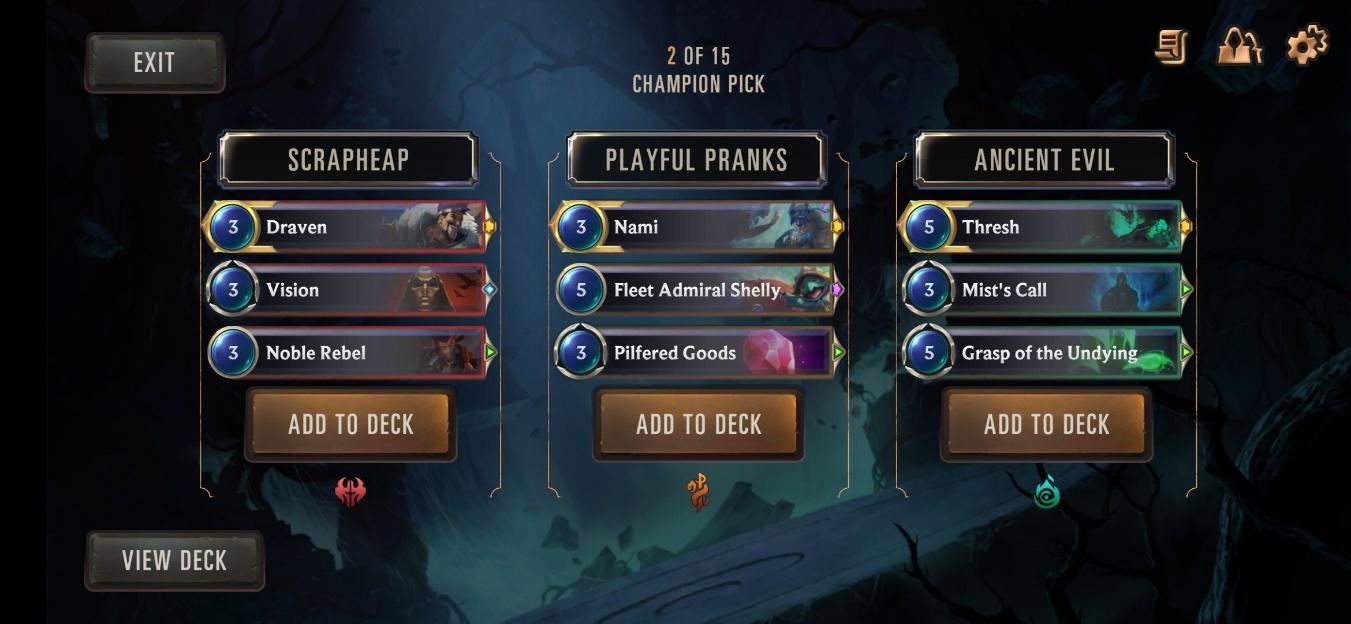The width and height of the screenshot is (1351, 624).
Task: Select the Nami champion card
Action: click(x=696, y=227)
